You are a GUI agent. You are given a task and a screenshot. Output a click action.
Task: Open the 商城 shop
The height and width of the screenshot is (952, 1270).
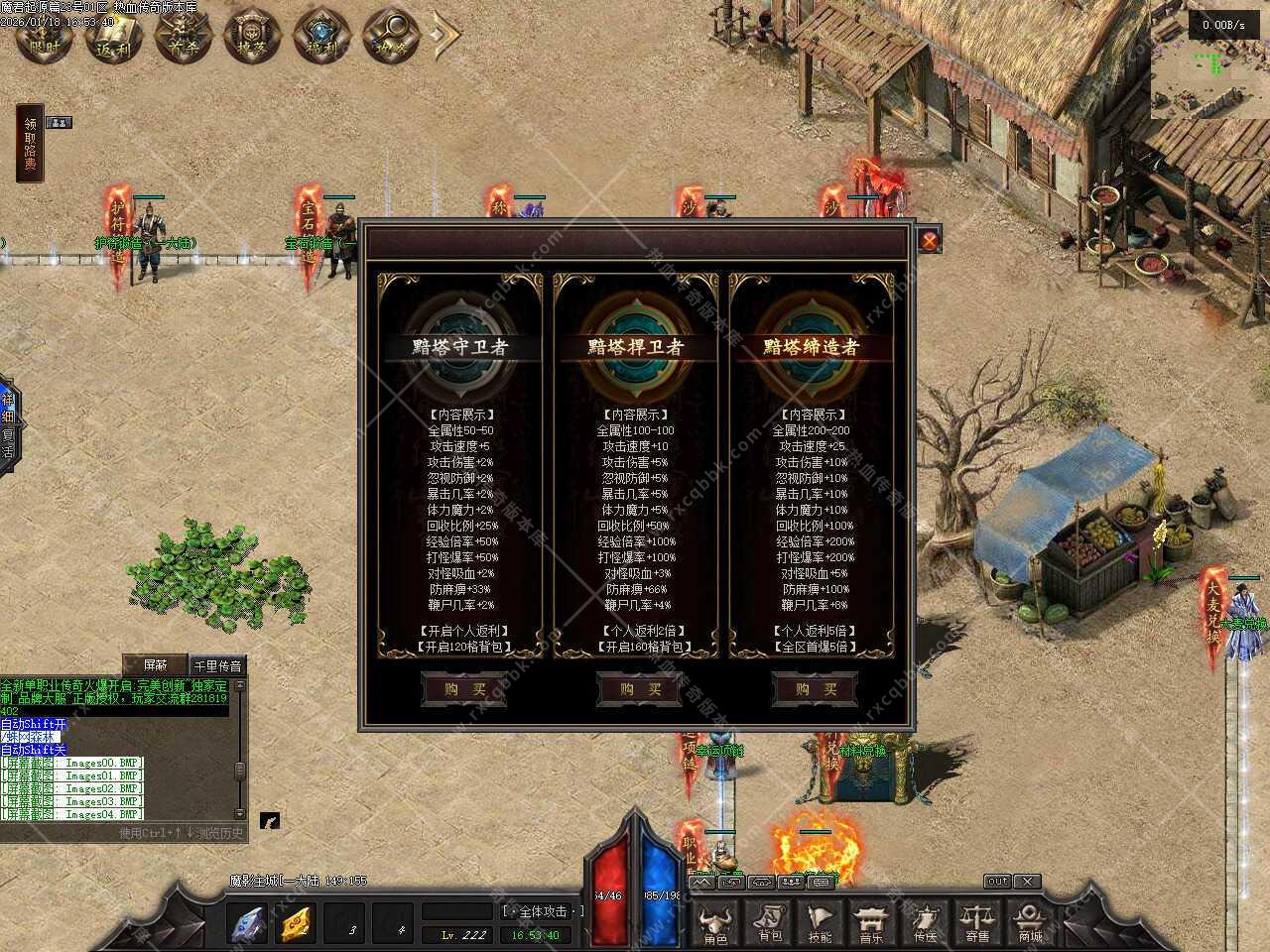[1030, 923]
